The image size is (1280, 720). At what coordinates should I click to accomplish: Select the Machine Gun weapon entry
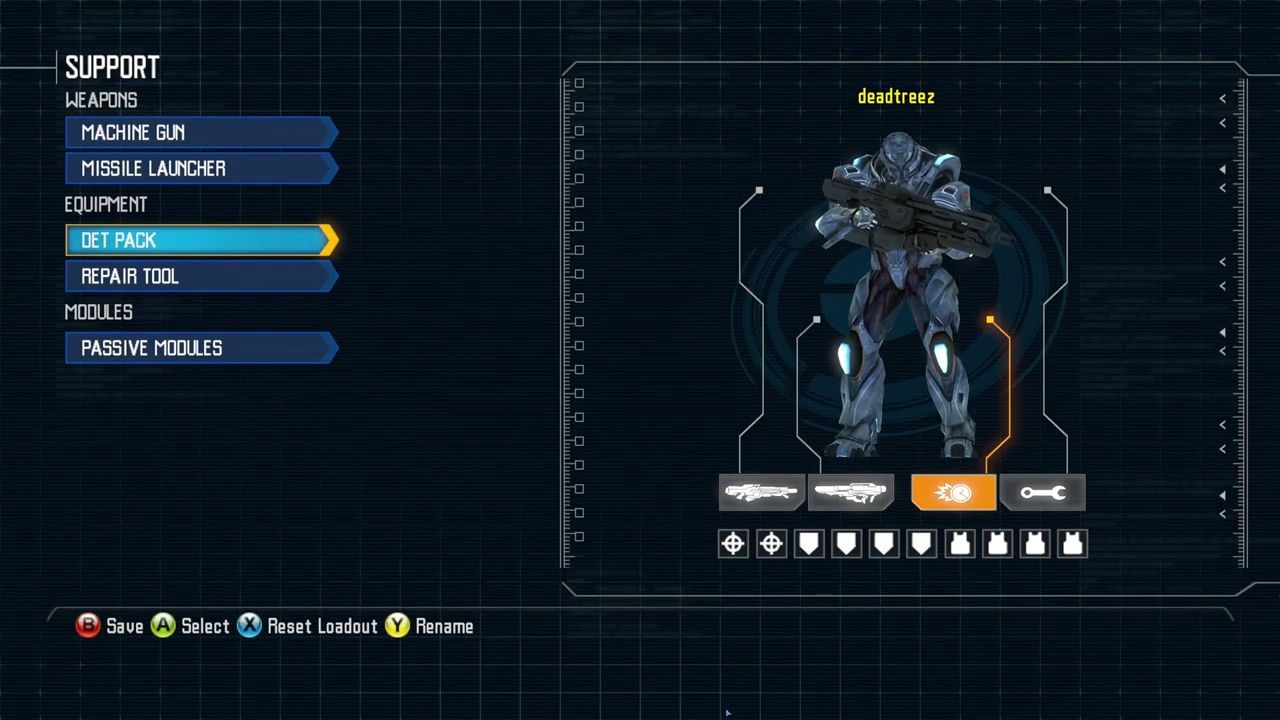(200, 133)
